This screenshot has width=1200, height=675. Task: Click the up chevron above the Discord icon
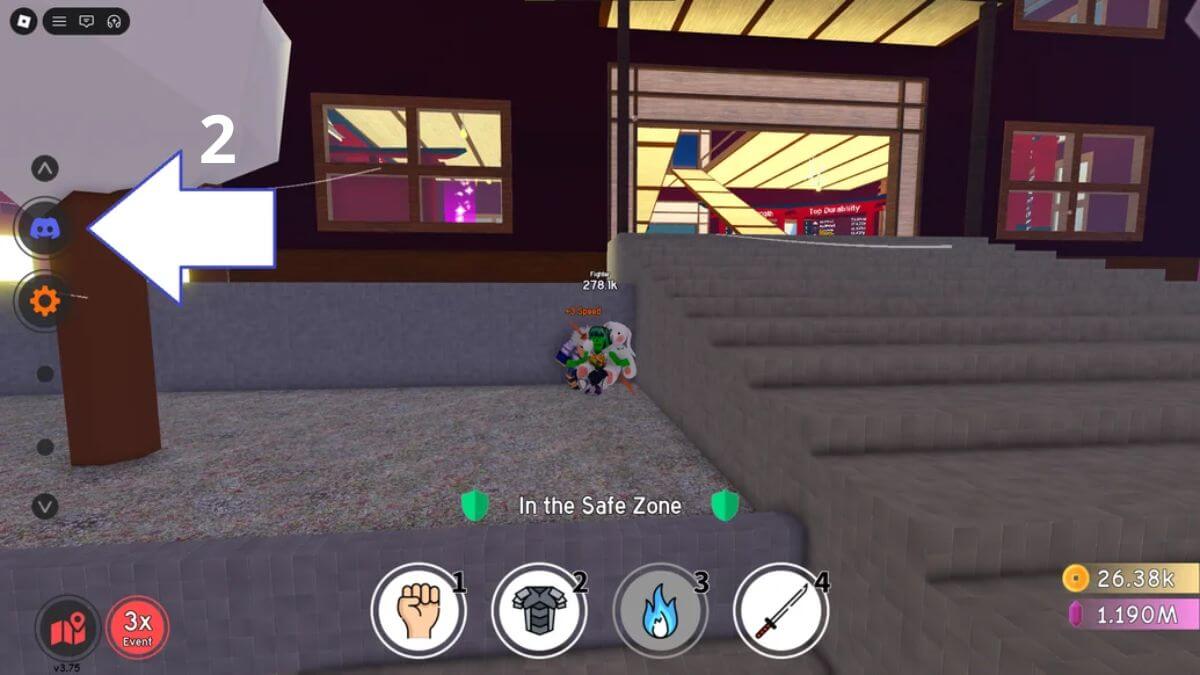(45, 168)
